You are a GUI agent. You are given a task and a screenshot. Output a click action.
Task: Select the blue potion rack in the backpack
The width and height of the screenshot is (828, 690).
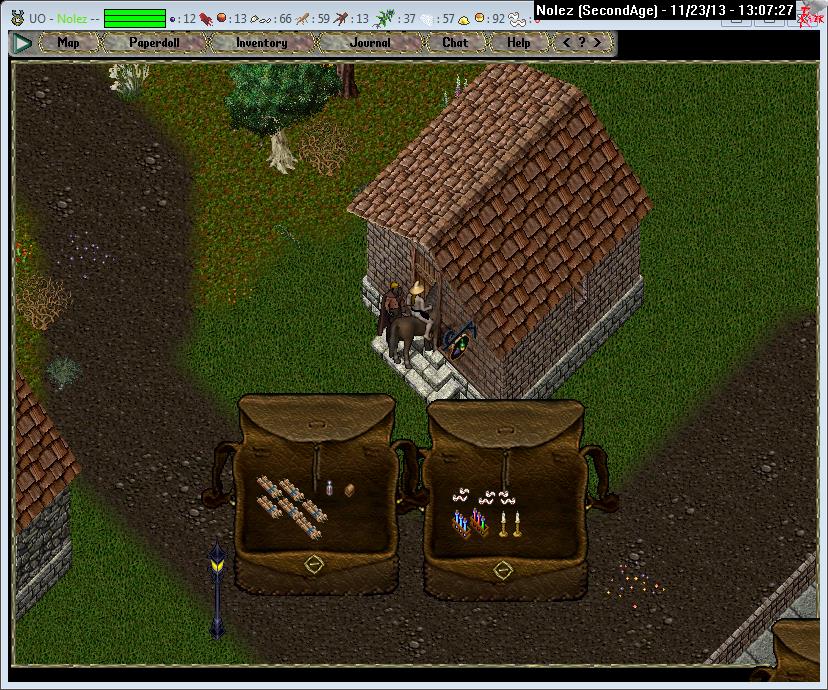(461, 523)
